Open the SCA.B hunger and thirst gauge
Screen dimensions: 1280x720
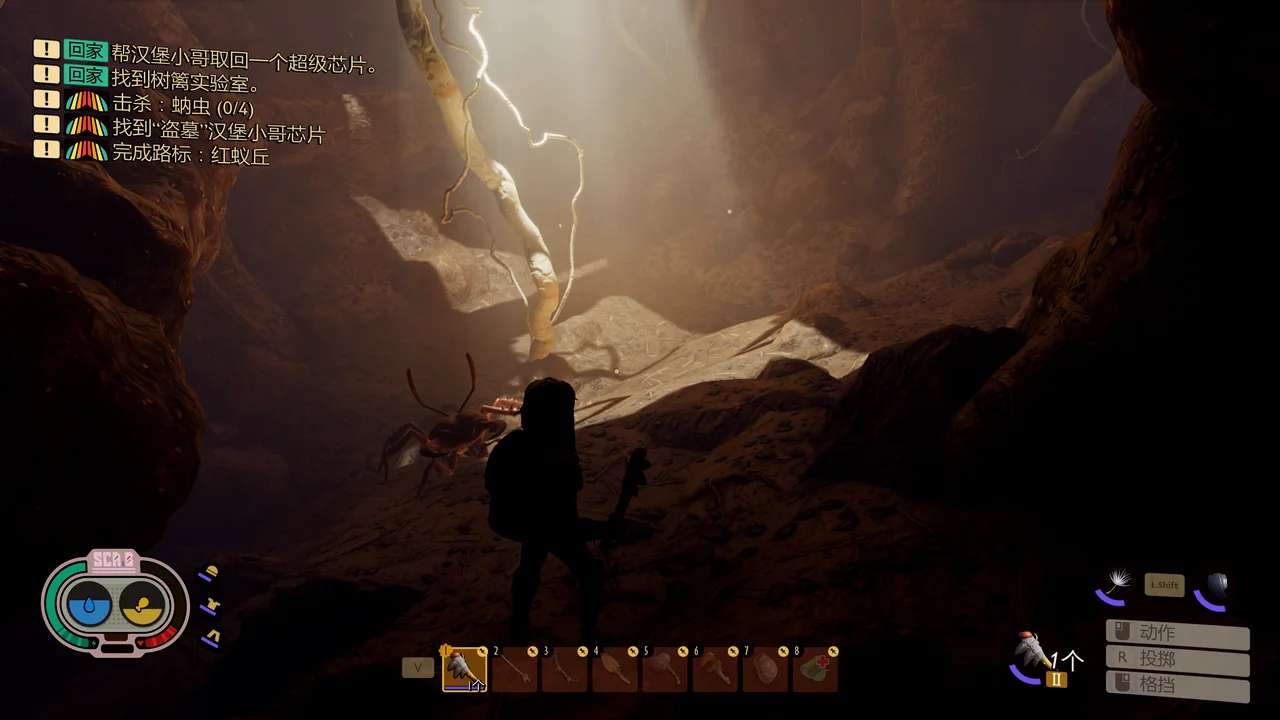[x=115, y=604]
